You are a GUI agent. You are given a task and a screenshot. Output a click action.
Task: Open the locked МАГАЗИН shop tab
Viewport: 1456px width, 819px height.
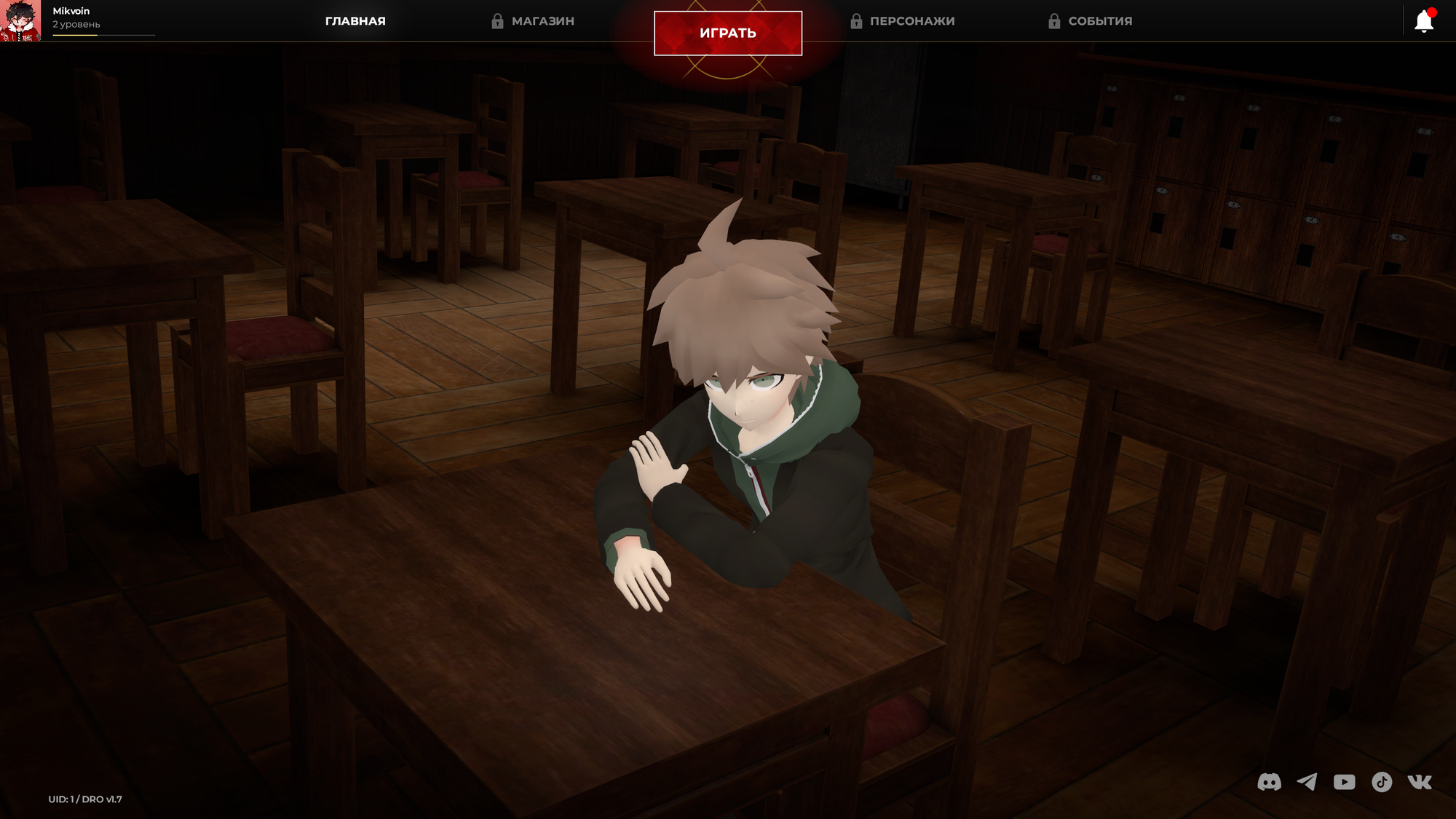[534, 21]
